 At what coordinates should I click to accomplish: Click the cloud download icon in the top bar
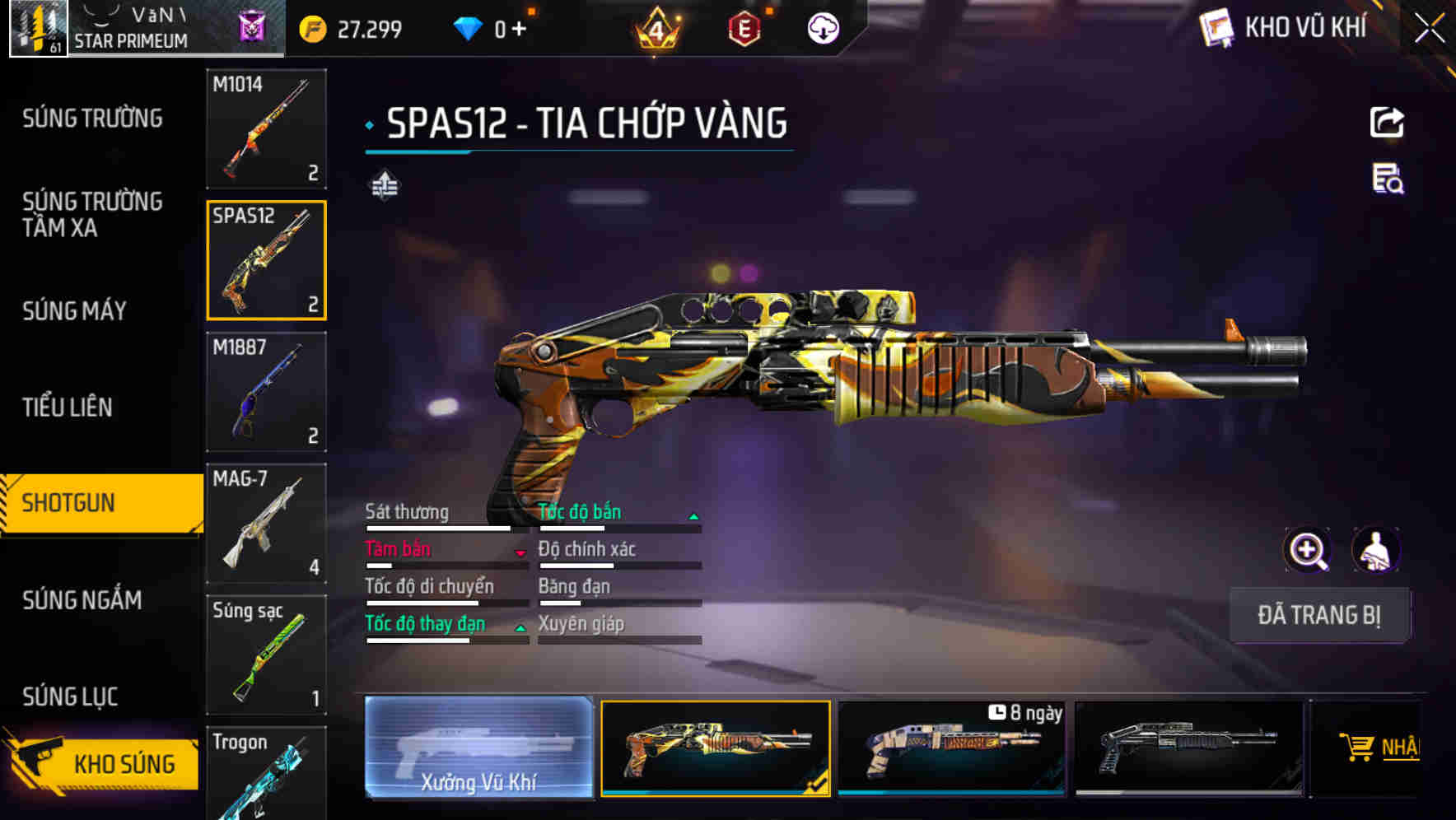click(x=823, y=27)
